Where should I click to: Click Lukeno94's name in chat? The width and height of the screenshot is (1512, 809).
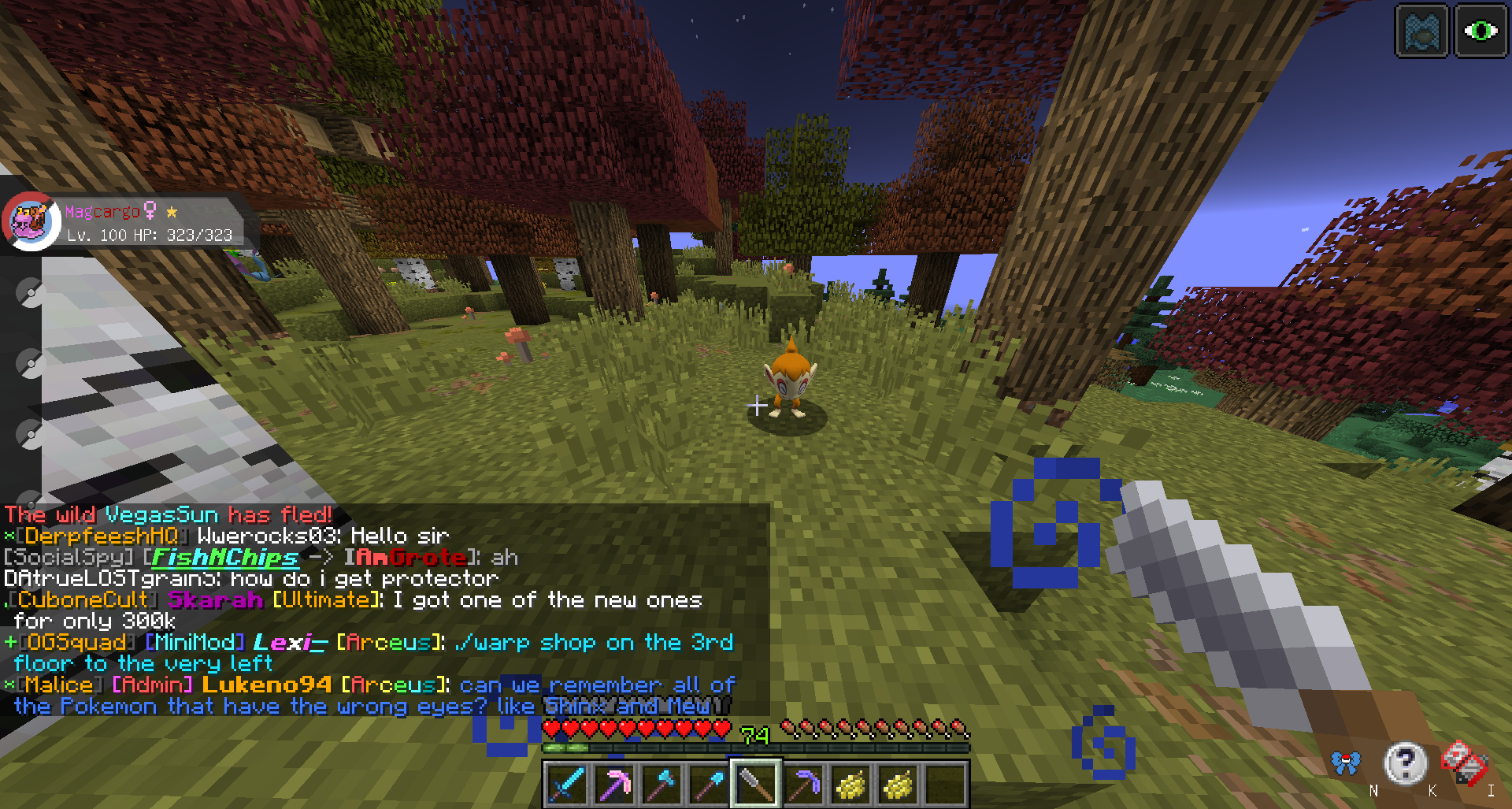[x=266, y=685]
